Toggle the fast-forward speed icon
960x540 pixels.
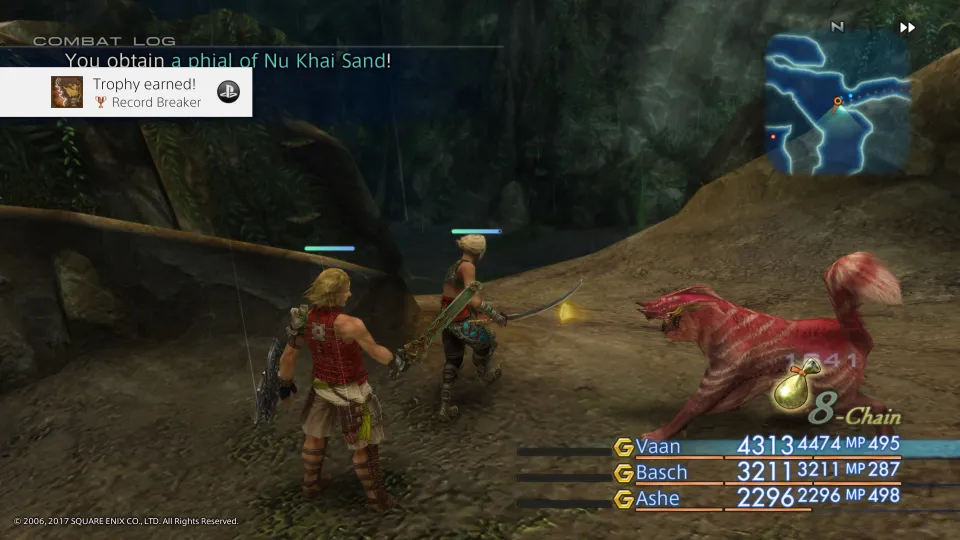907,28
